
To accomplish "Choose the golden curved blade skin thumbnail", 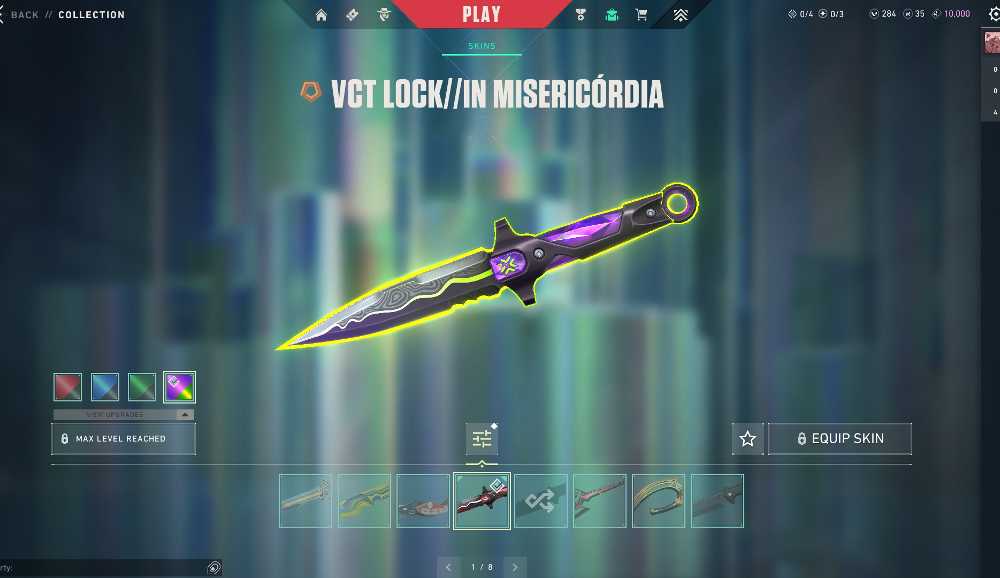I will coord(659,501).
